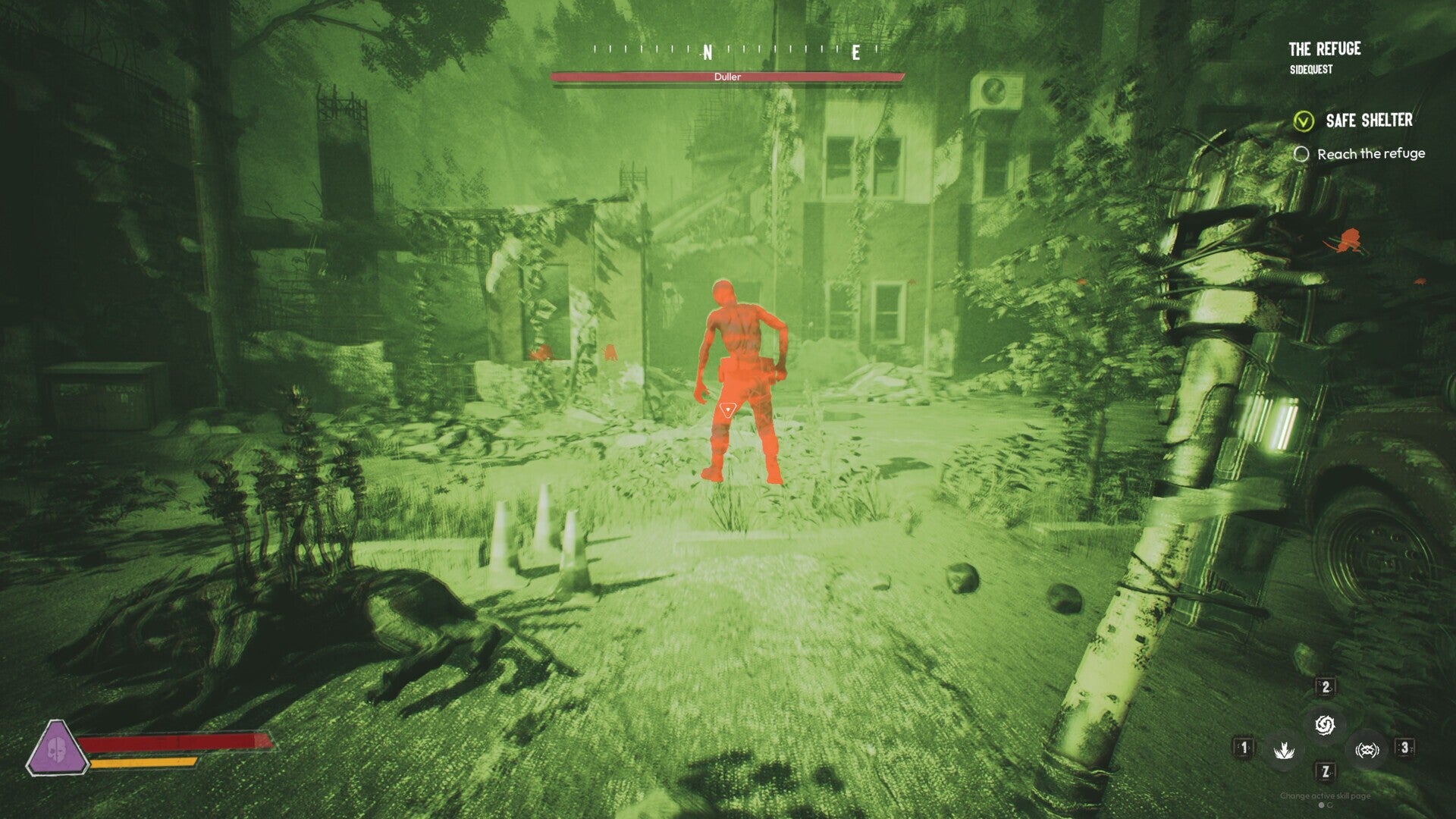Click the green Safe Shelter checkmark icon

point(1304,121)
